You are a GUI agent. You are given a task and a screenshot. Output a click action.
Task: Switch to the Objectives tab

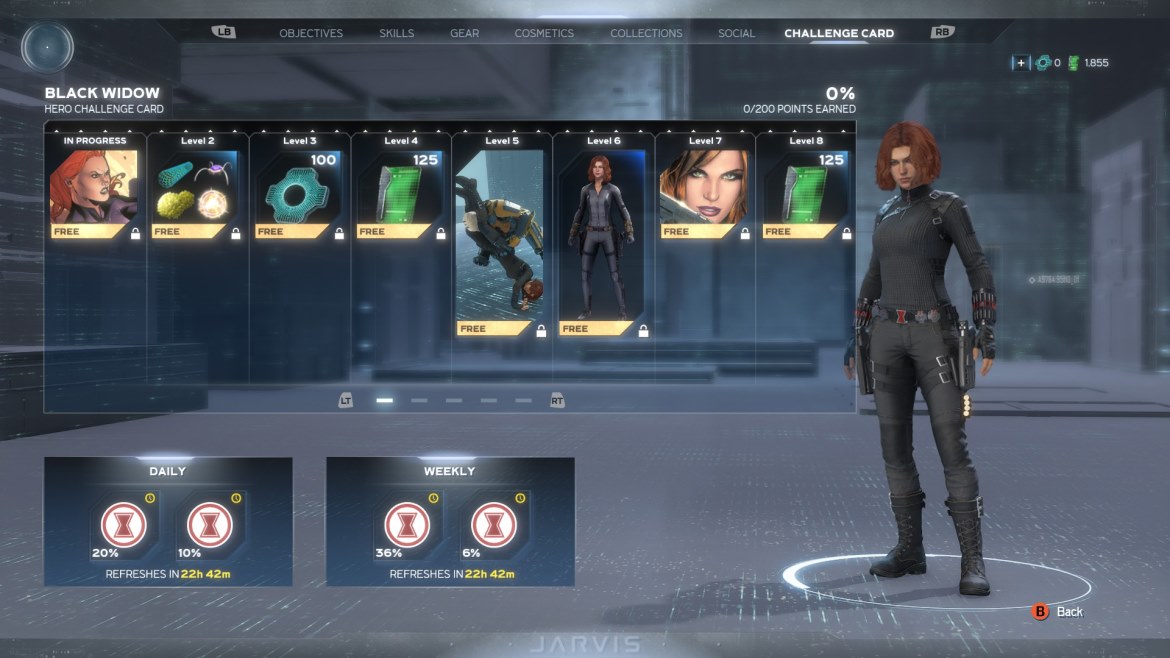click(x=311, y=33)
